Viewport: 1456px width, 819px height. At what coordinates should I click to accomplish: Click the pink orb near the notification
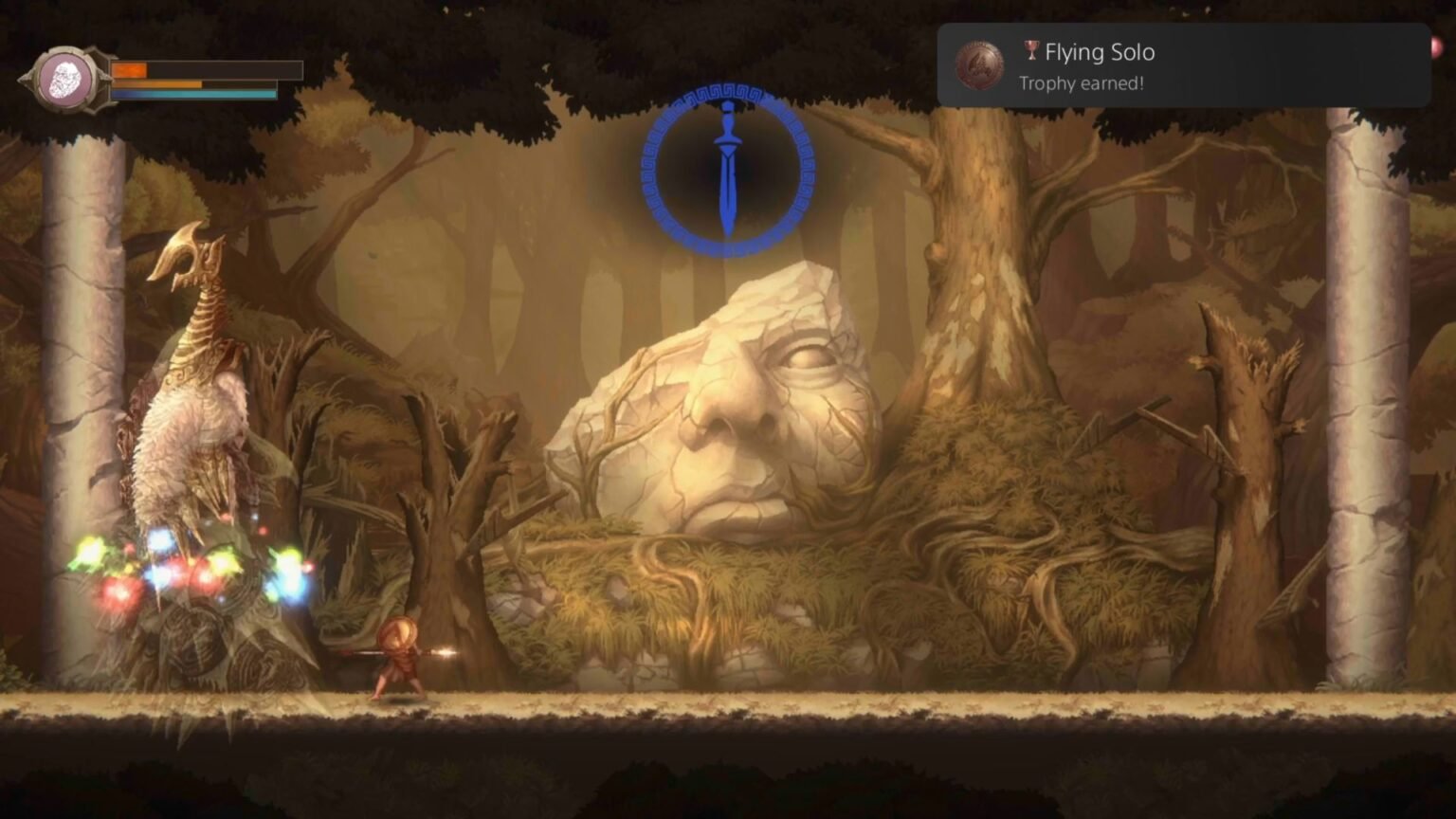click(x=1438, y=49)
